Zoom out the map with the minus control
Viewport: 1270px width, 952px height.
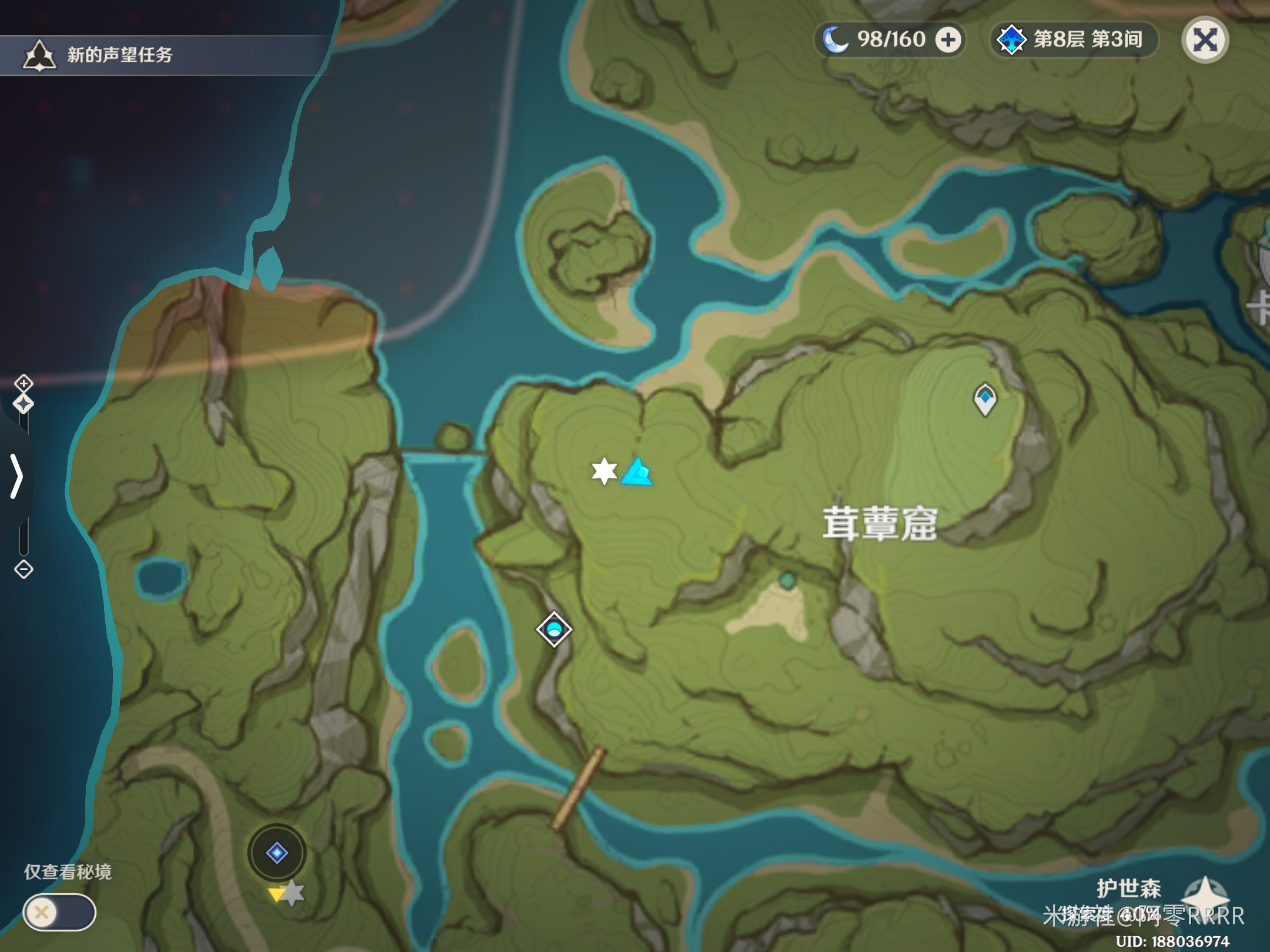[x=24, y=569]
